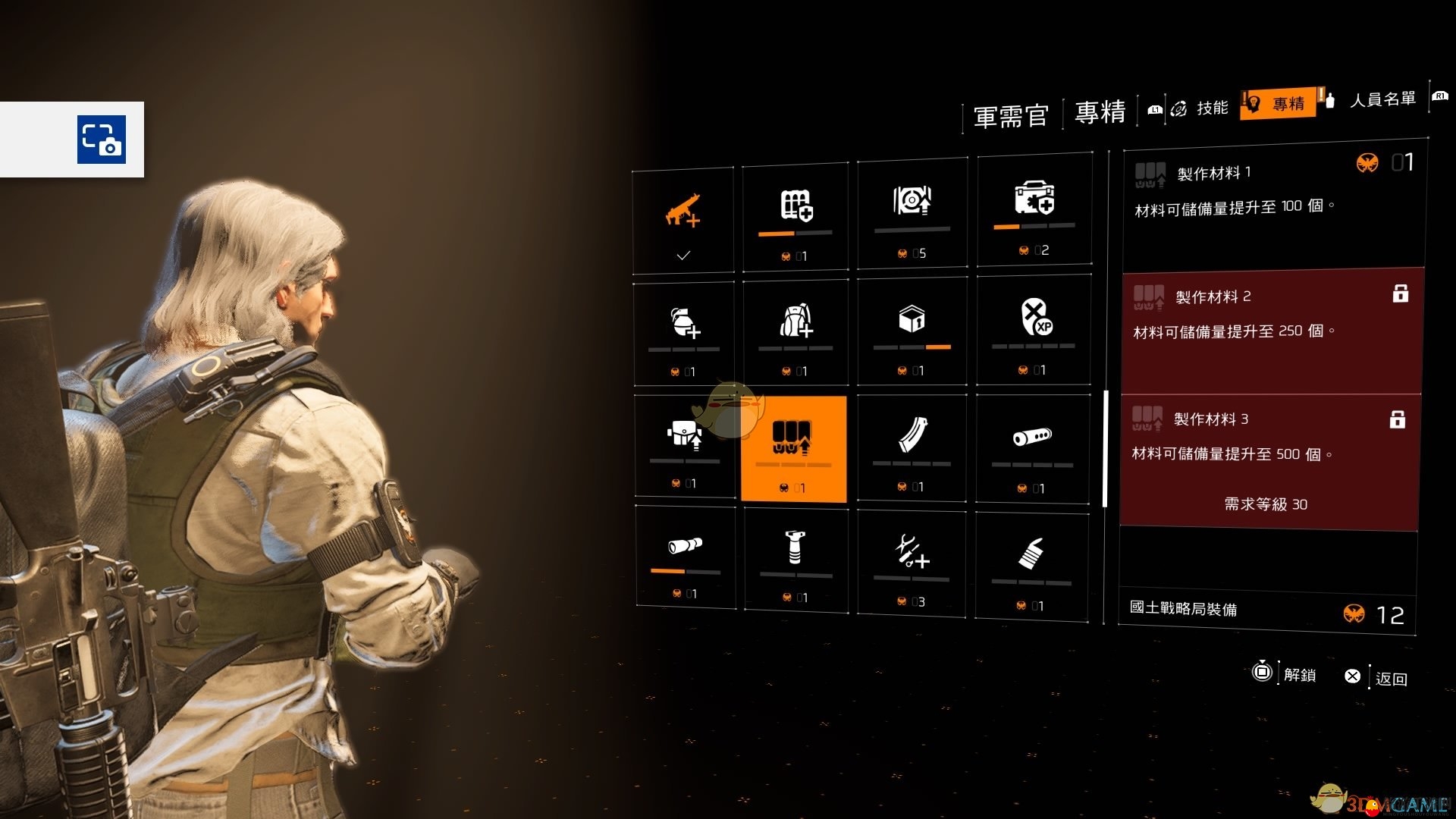Select the scope perk tile
This screenshot has height=819, width=1456.
pyautogui.click(x=685, y=556)
